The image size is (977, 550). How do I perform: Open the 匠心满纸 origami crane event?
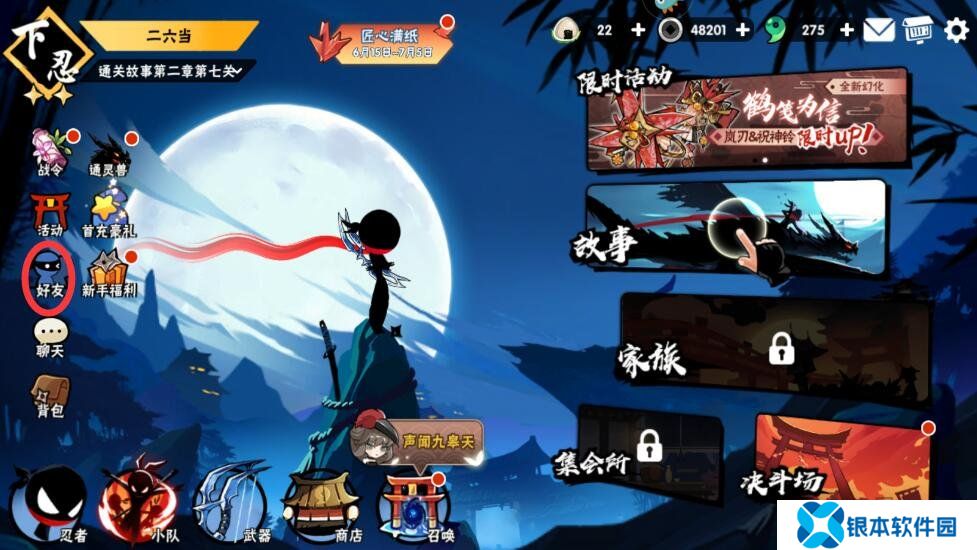coord(380,42)
